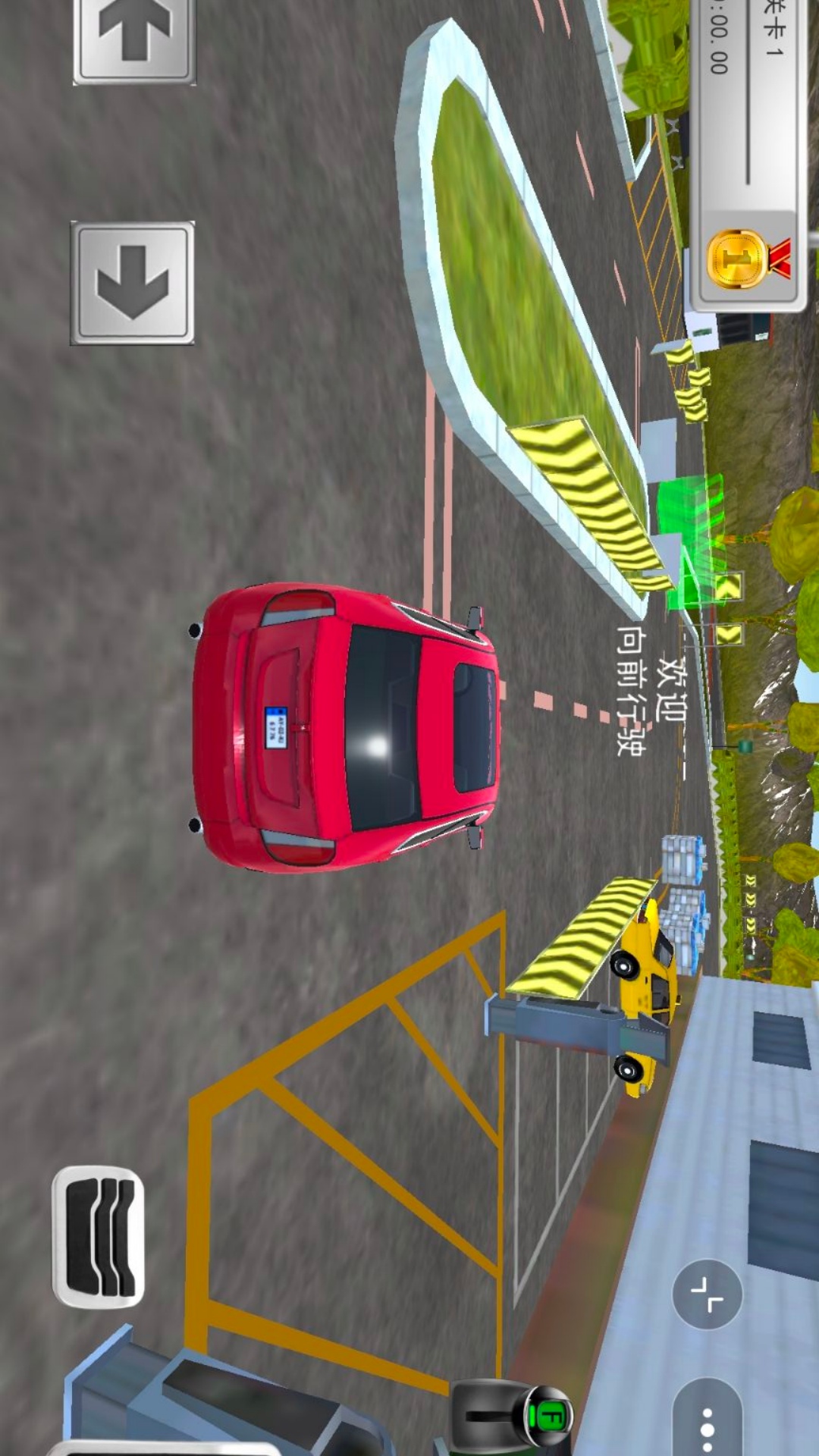This screenshot has width=819, height=1456.
Task: Tap the down arrow steering button
Action: pyautogui.click(x=133, y=283)
